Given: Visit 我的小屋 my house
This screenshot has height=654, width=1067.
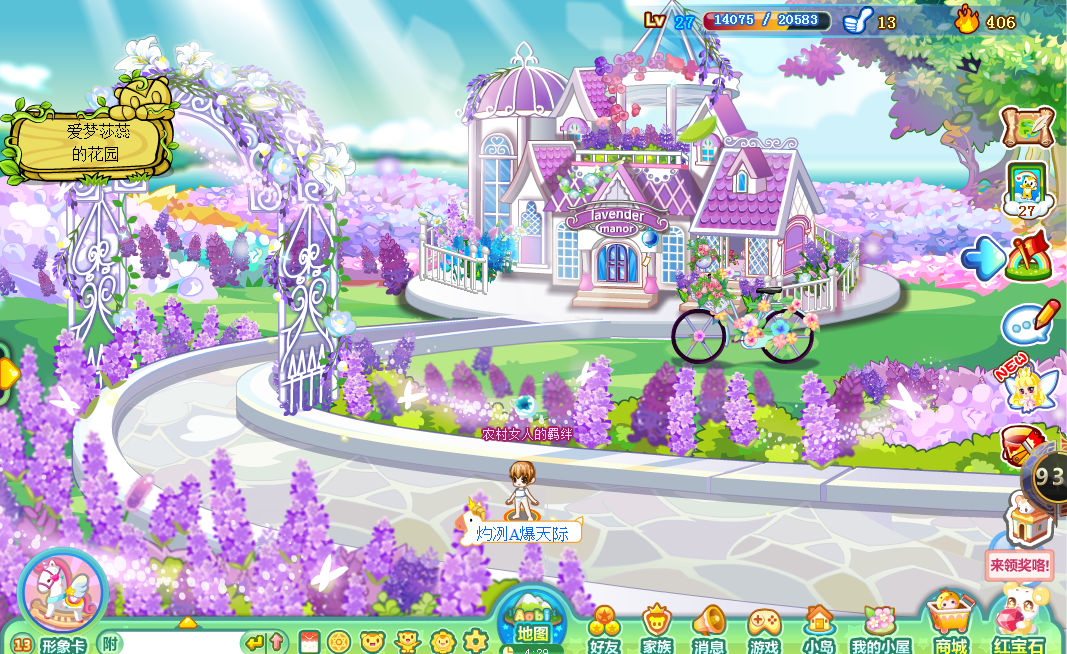Looking at the screenshot, I should point(880,630).
